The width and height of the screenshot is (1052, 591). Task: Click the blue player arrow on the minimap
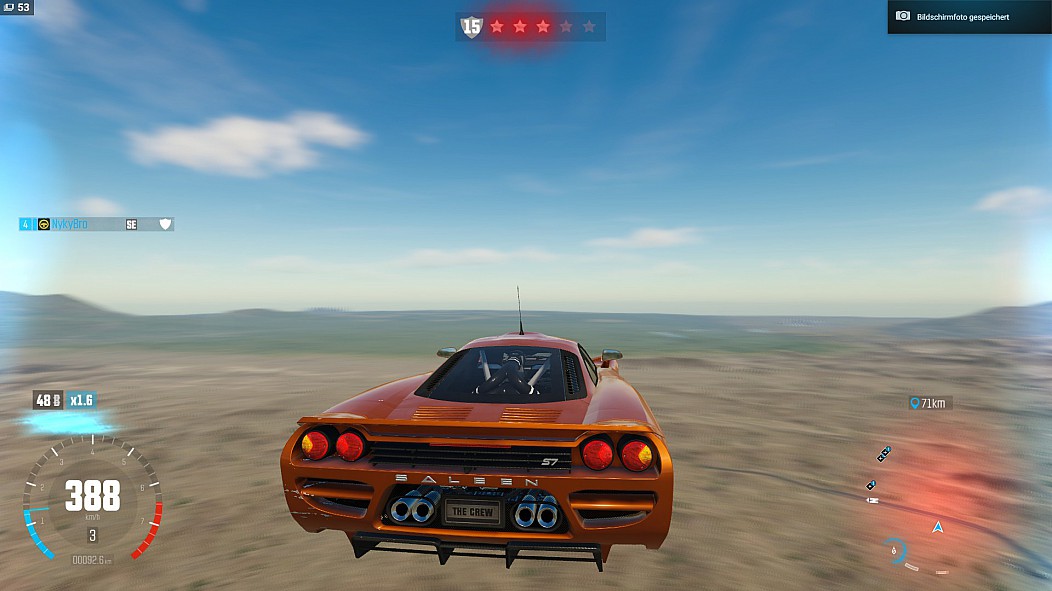point(937,527)
